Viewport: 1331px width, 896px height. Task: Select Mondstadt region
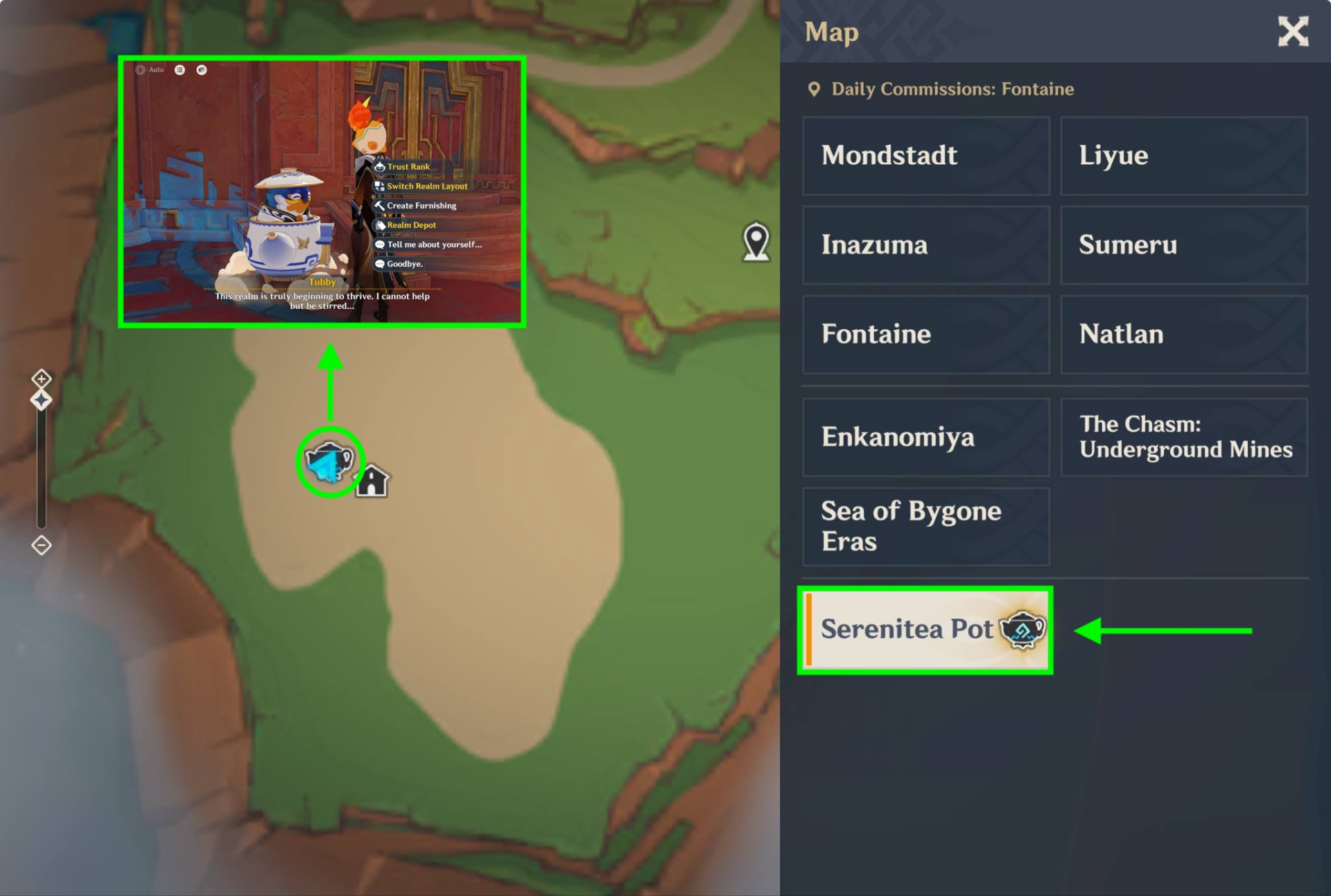925,155
